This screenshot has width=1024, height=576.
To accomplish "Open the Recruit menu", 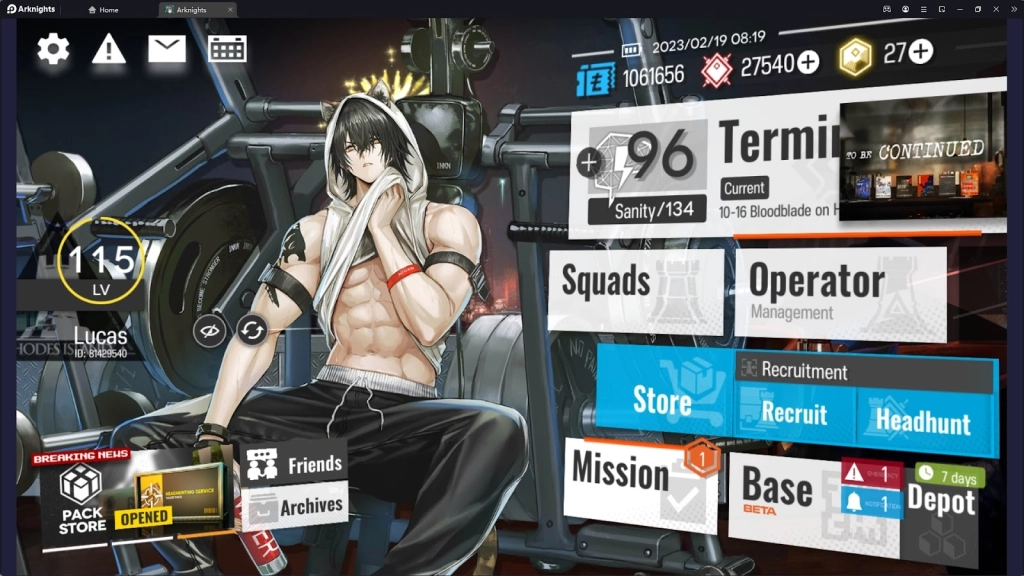I will [794, 413].
